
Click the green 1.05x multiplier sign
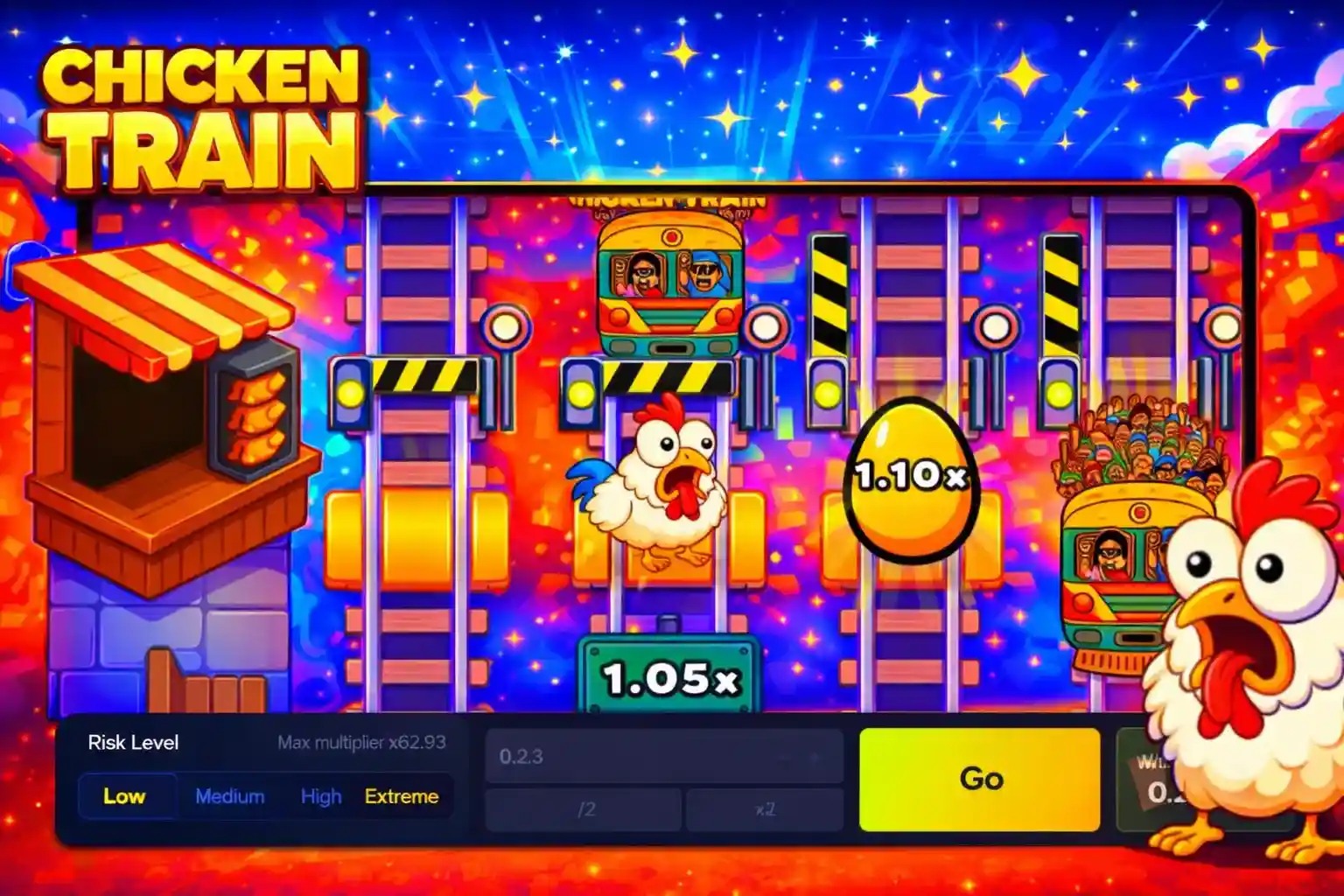tap(667, 674)
